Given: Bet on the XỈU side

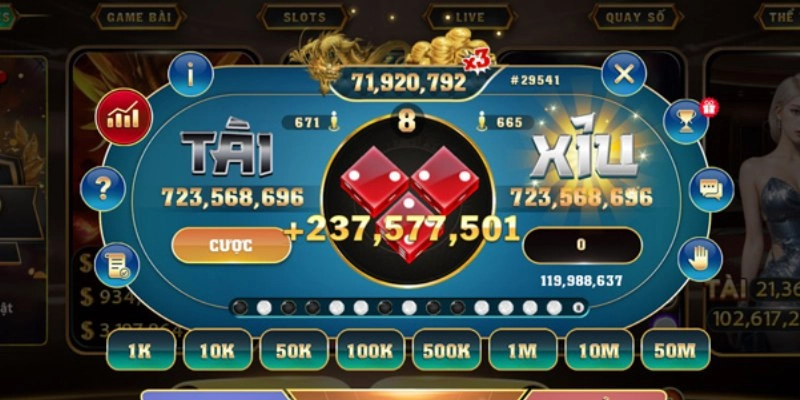Looking at the screenshot, I should coord(584,160).
